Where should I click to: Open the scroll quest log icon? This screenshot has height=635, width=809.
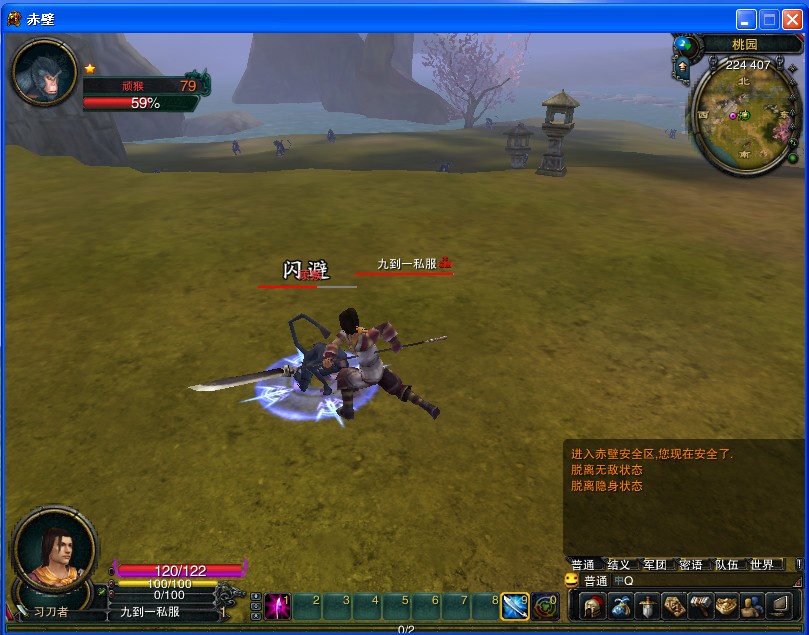tap(673, 606)
